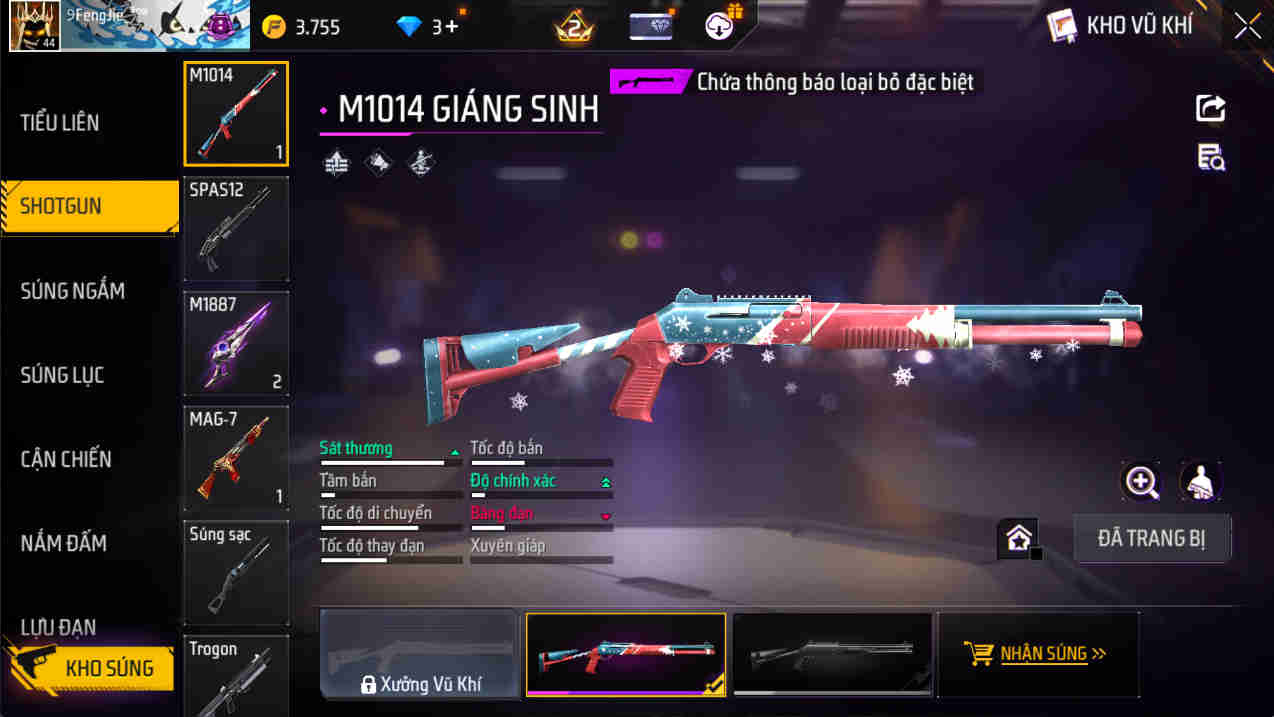Viewport: 1274px width, 717px height.
Task: Open the Súng Ngắm weapon category
Action: 73,291
